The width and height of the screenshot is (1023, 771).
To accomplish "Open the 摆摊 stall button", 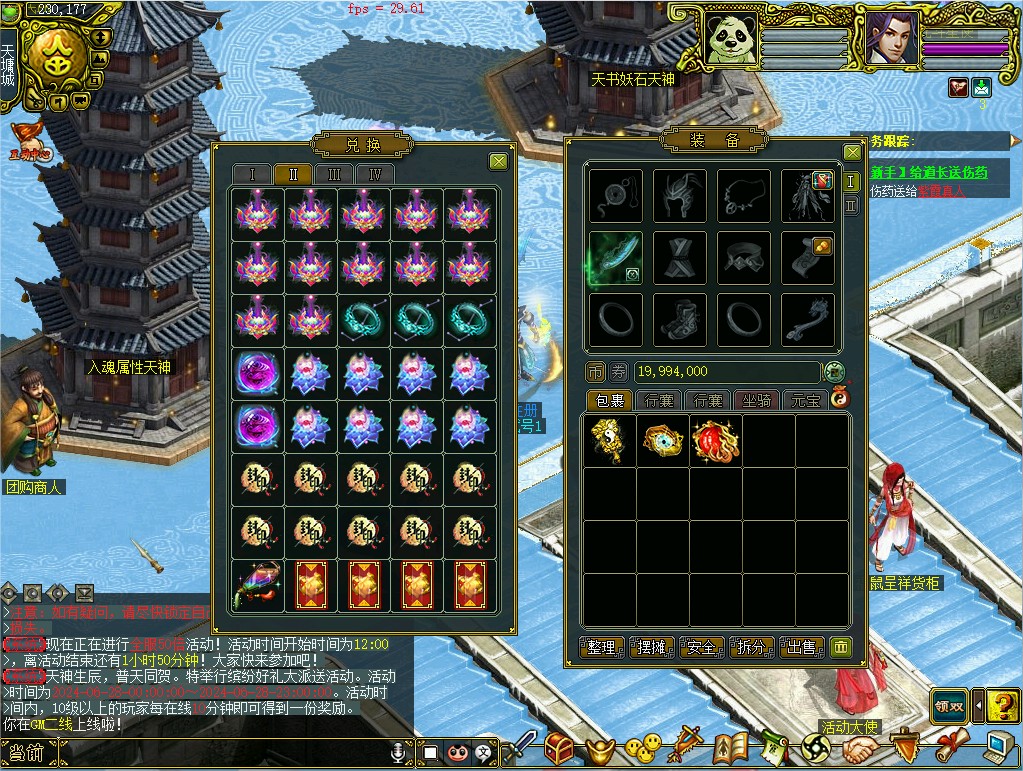I will point(652,647).
